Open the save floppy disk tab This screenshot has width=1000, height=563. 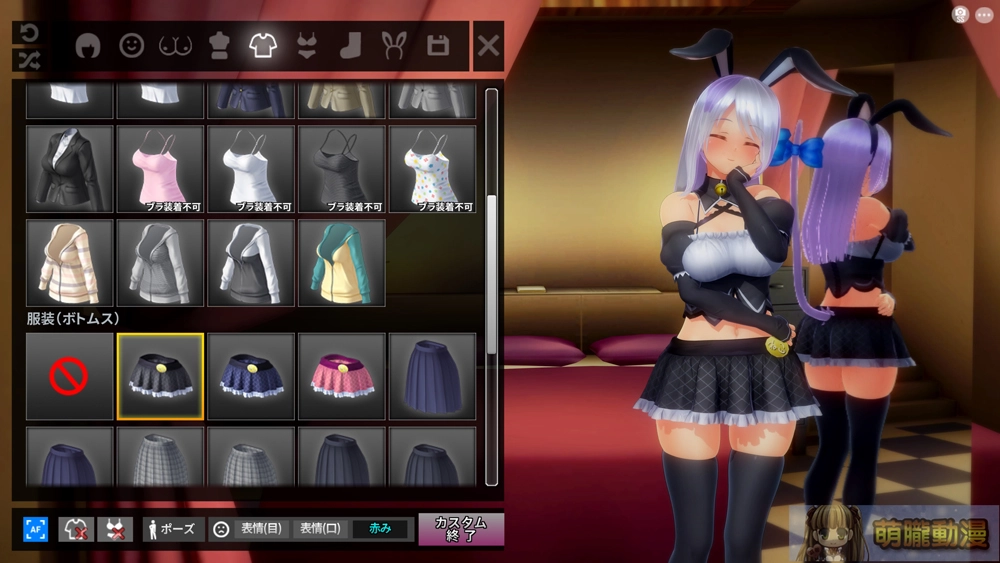point(437,46)
